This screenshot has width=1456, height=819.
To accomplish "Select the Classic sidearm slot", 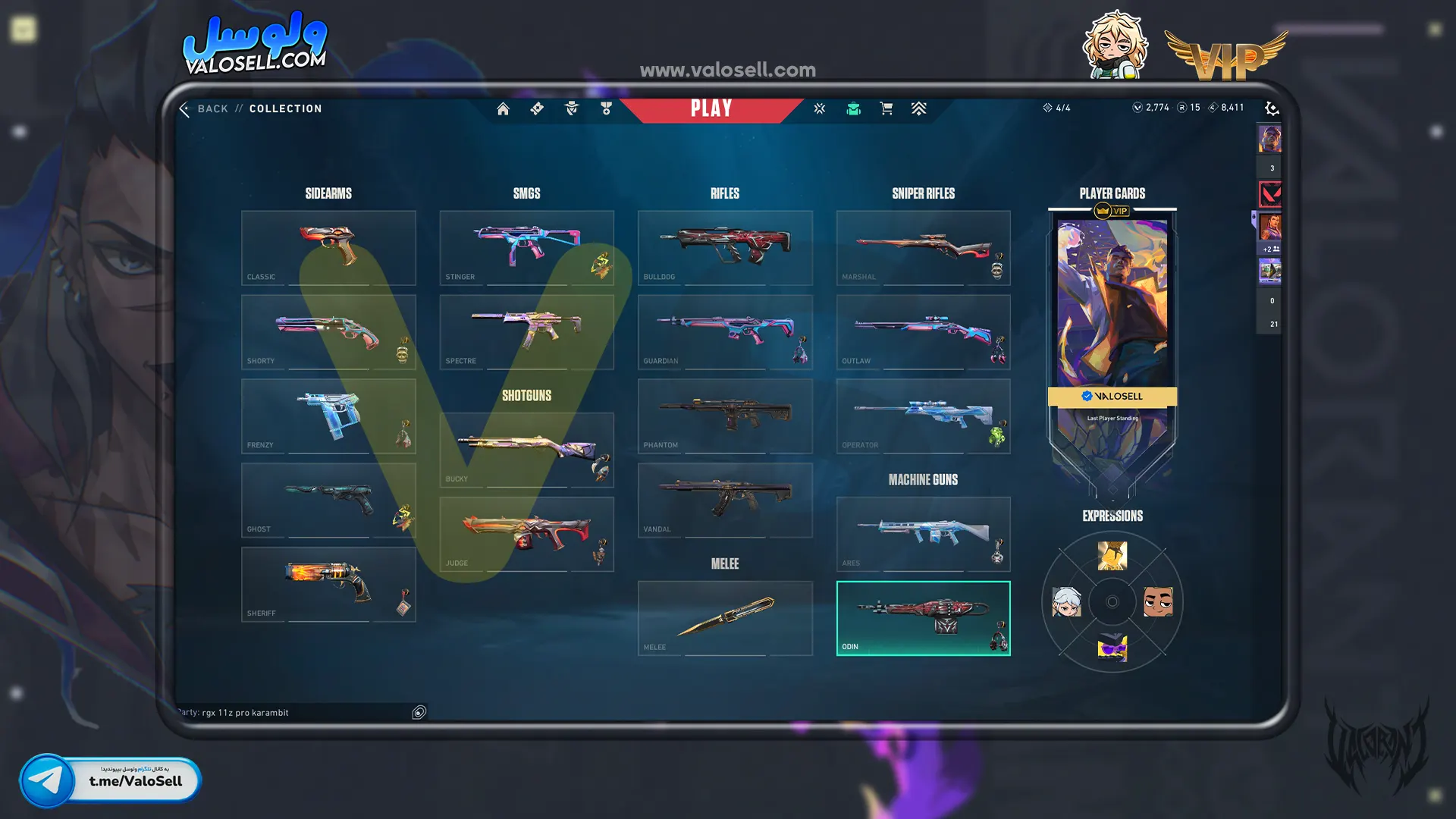I will [328, 248].
